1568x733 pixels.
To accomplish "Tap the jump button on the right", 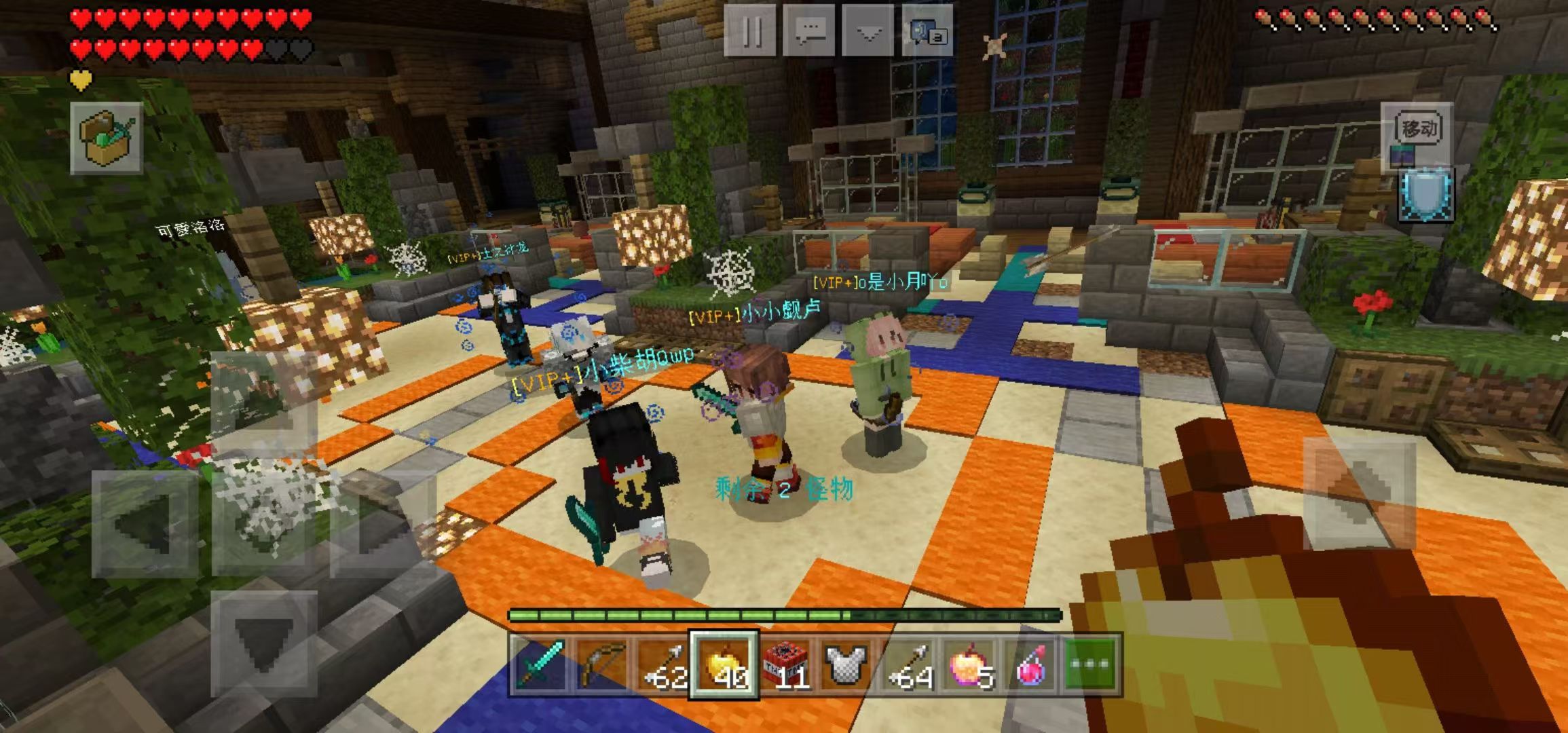I will [x=1359, y=493].
